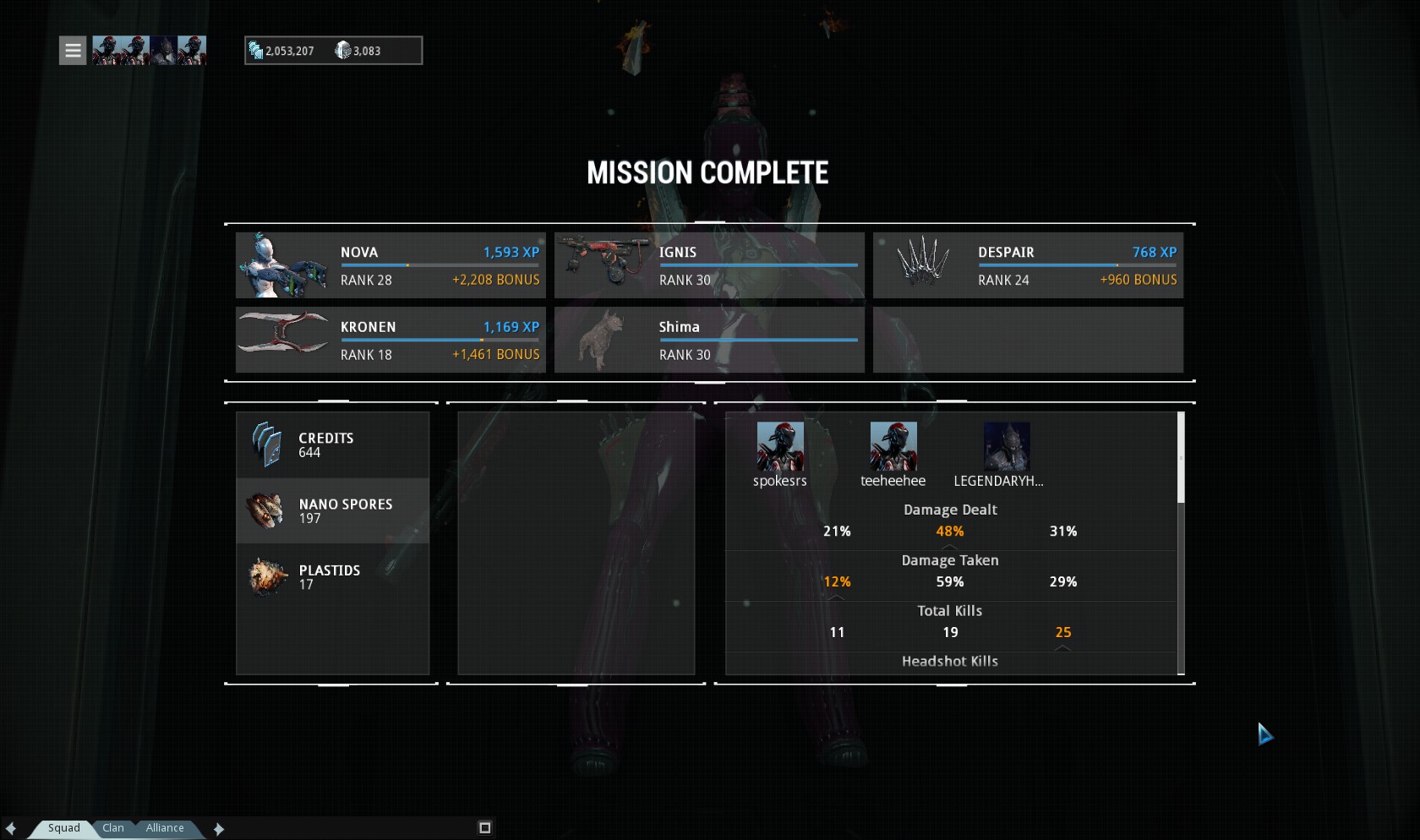Click LEGENDARYH player avatar
This screenshot has height=840, width=1420.
pos(1007,447)
